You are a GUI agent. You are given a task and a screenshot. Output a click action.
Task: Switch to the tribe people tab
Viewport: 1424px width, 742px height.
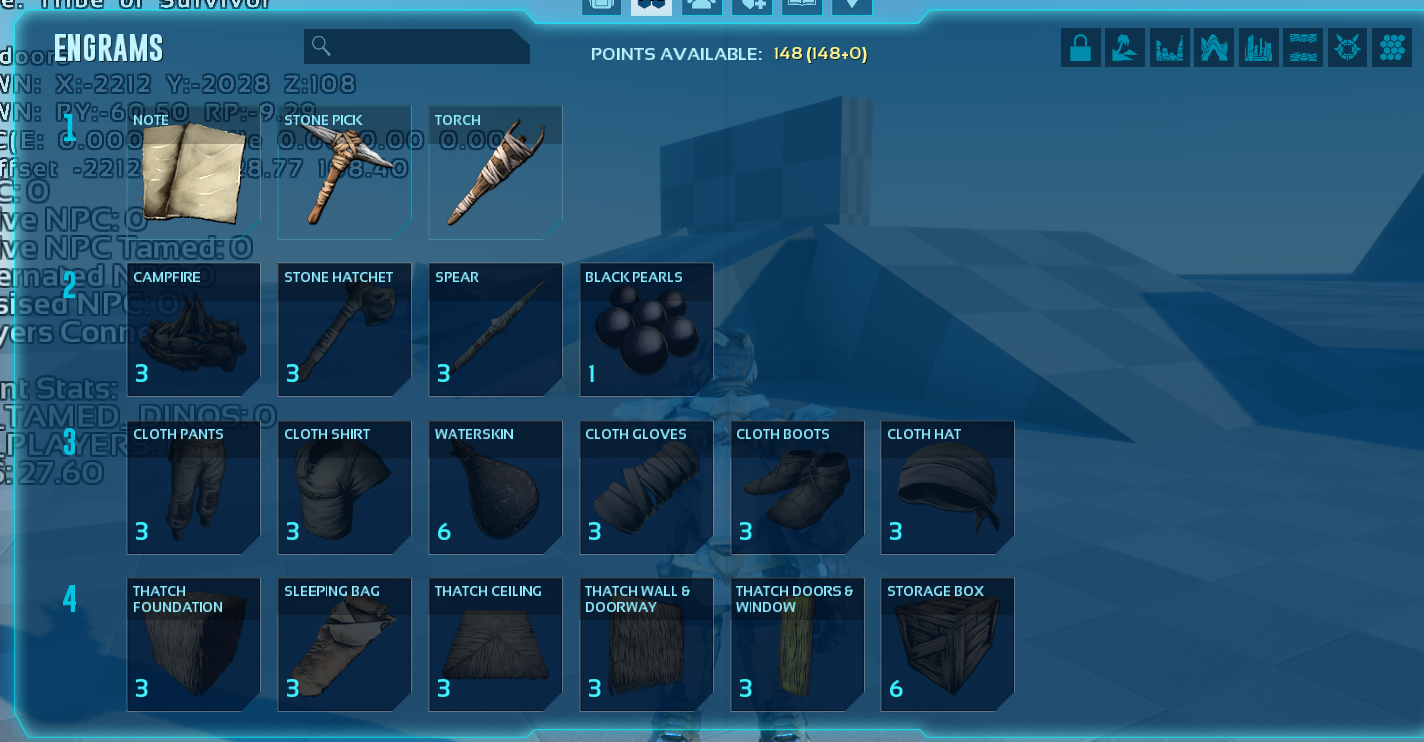702,6
